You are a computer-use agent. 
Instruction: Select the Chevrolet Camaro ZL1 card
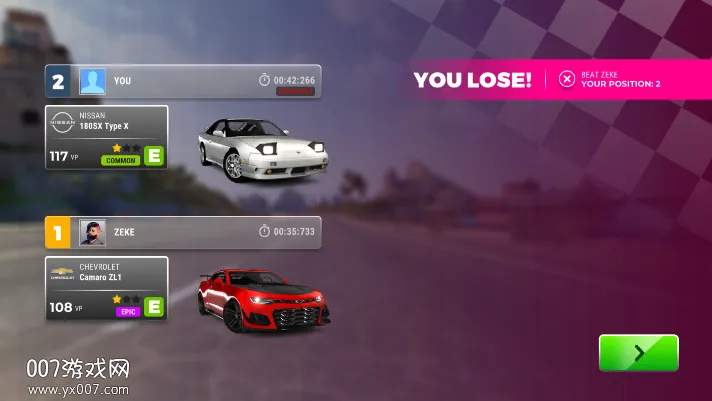tap(106, 288)
